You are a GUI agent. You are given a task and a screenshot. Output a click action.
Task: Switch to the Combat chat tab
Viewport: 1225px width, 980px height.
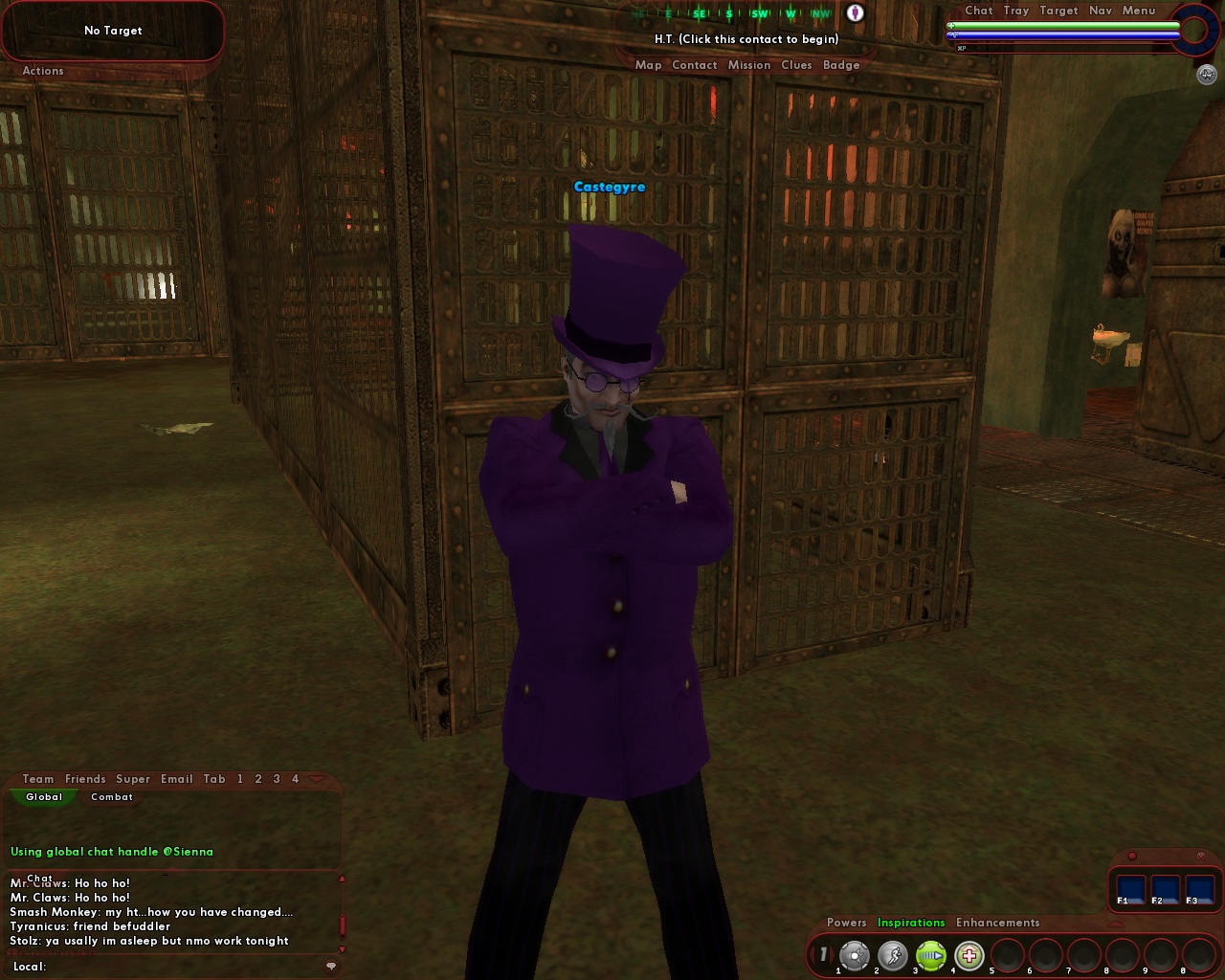(x=111, y=797)
